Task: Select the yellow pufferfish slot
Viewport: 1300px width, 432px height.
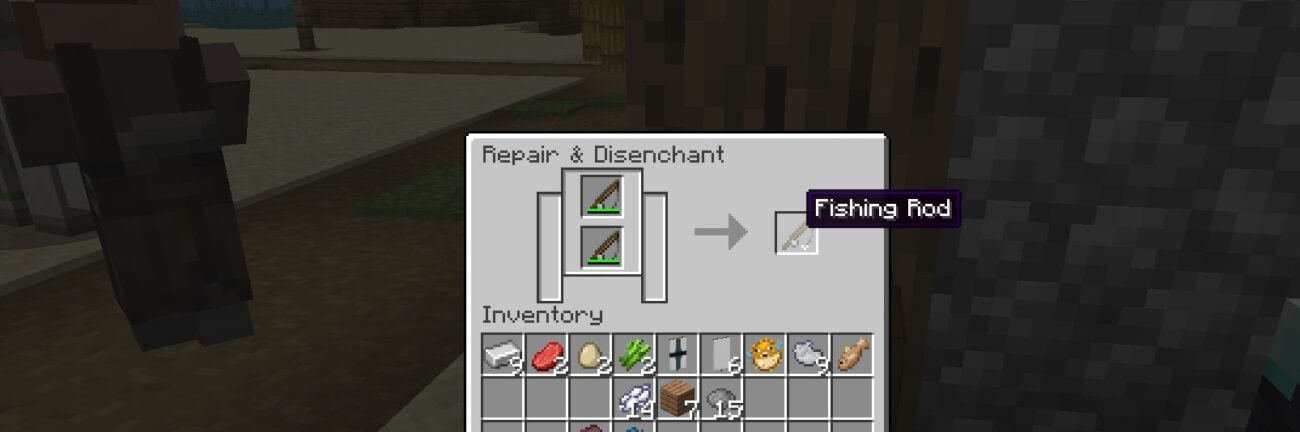Action: pyautogui.click(x=765, y=355)
